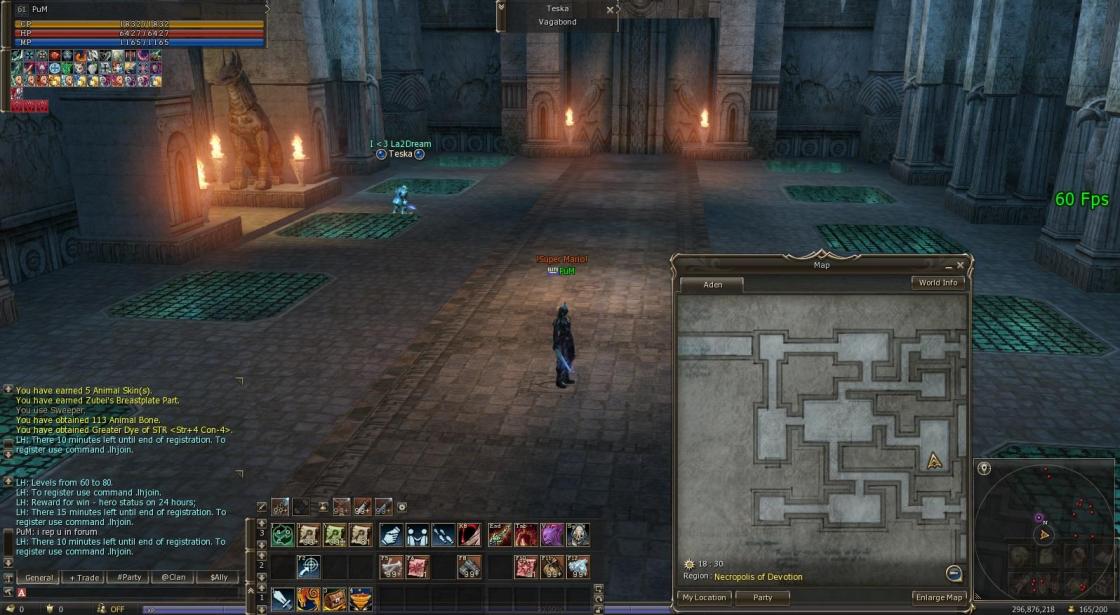This screenshot has height=615, width=1120.
Task: Enlarge the map
Action: [x=938, y=598]
